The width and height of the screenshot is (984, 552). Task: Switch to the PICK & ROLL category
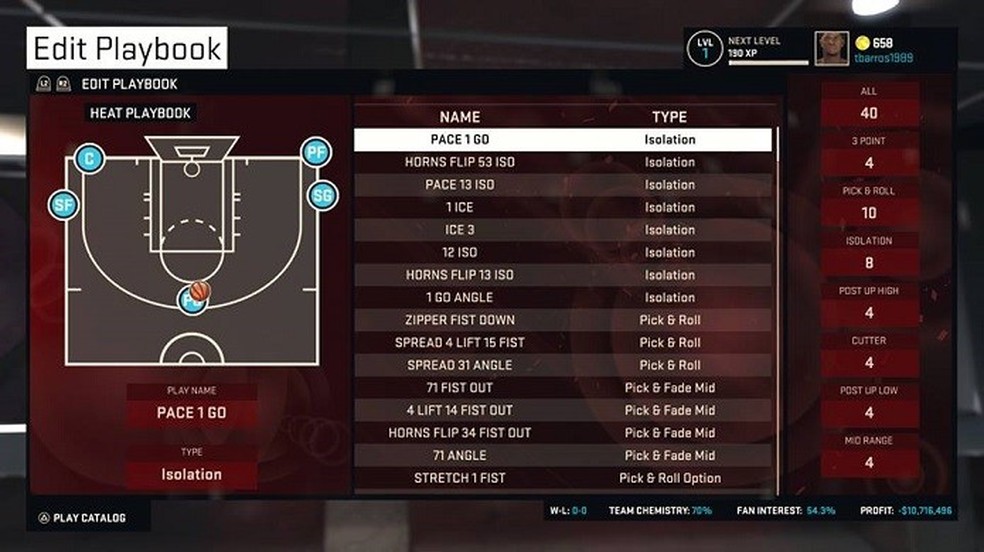pyautogui.click(x=869, y=204)
